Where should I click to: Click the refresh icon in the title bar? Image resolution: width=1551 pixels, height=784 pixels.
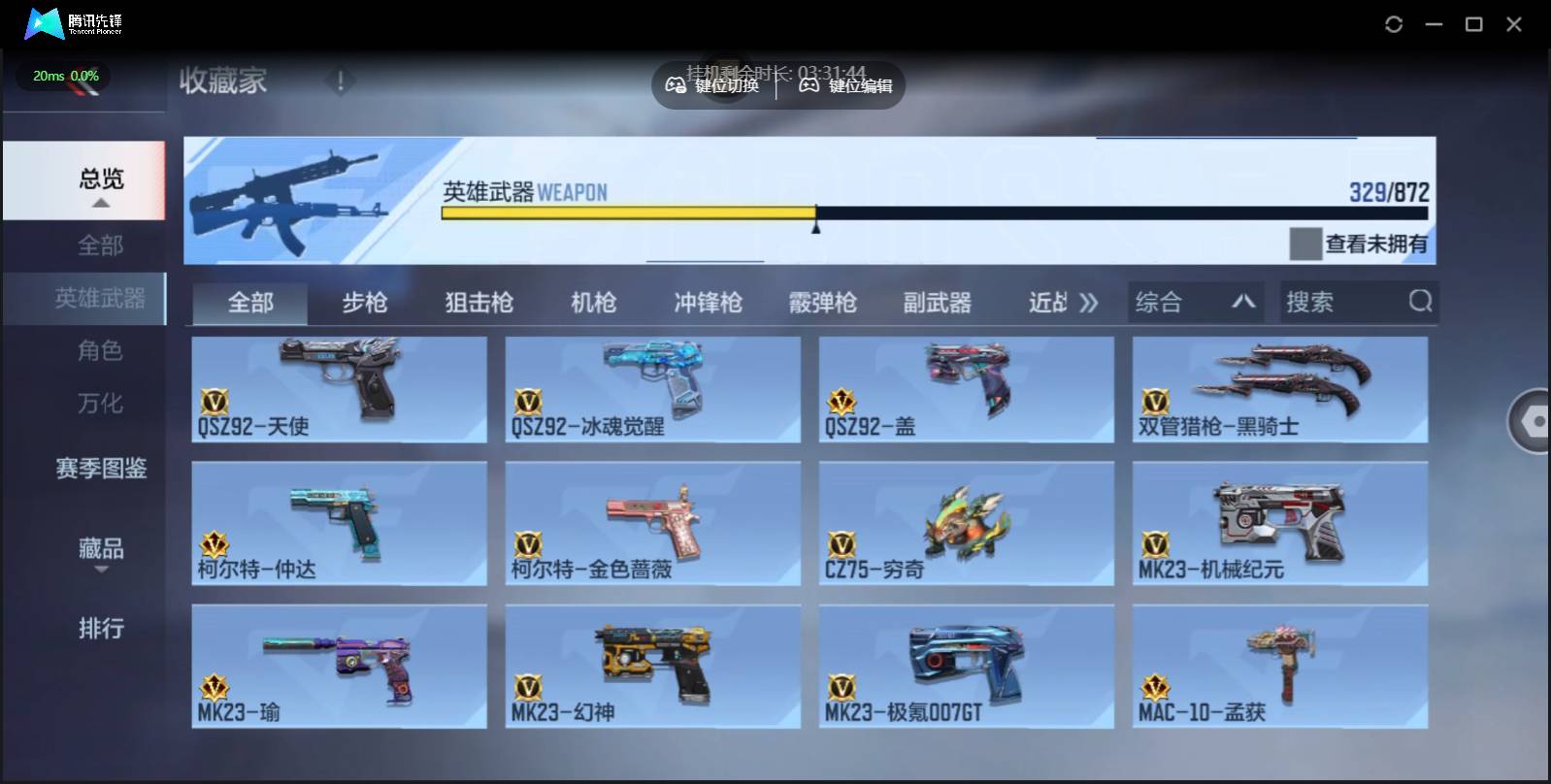[x=1395, y=23]
